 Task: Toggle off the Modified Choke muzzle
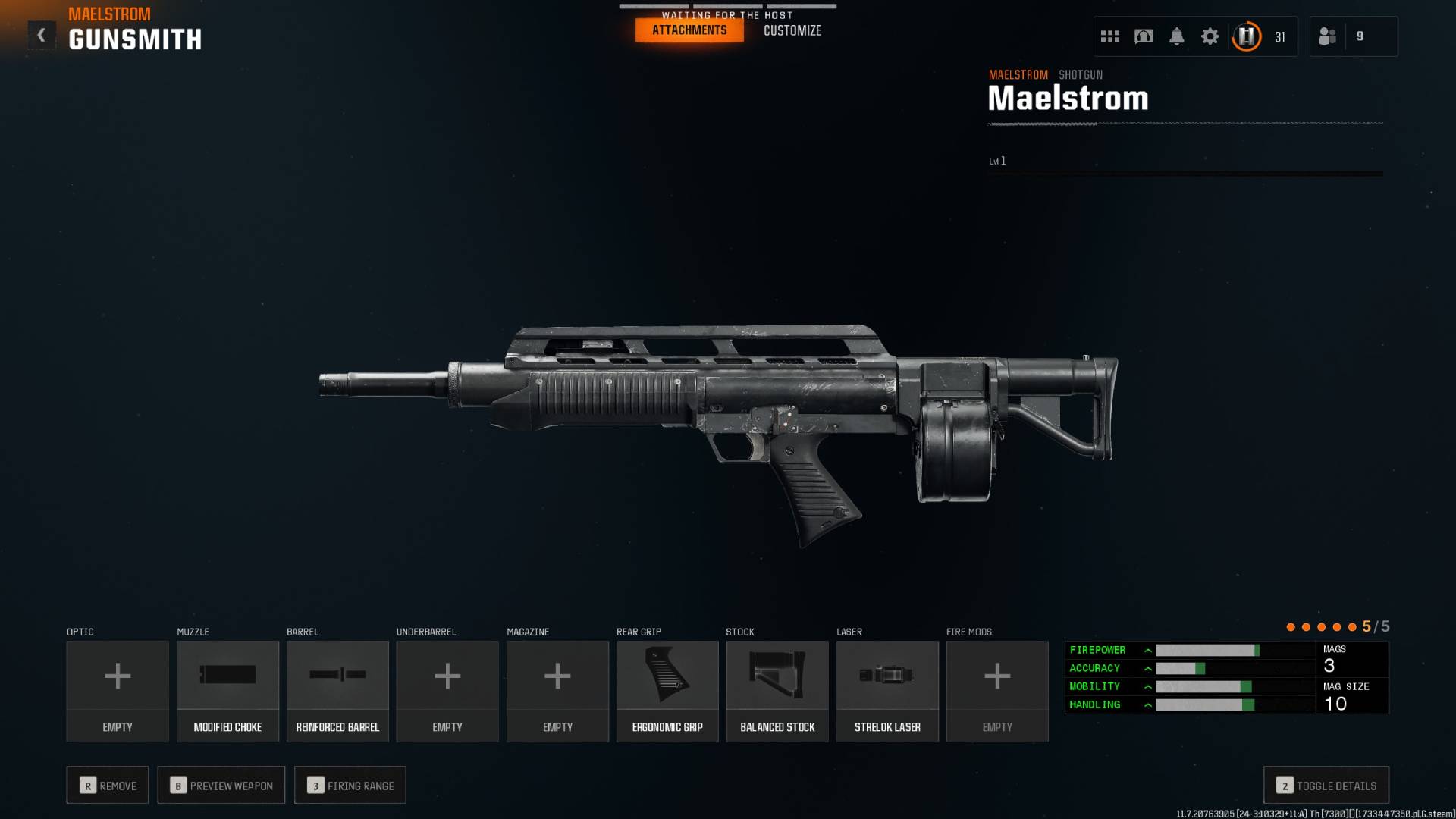[x=227, y=690]
